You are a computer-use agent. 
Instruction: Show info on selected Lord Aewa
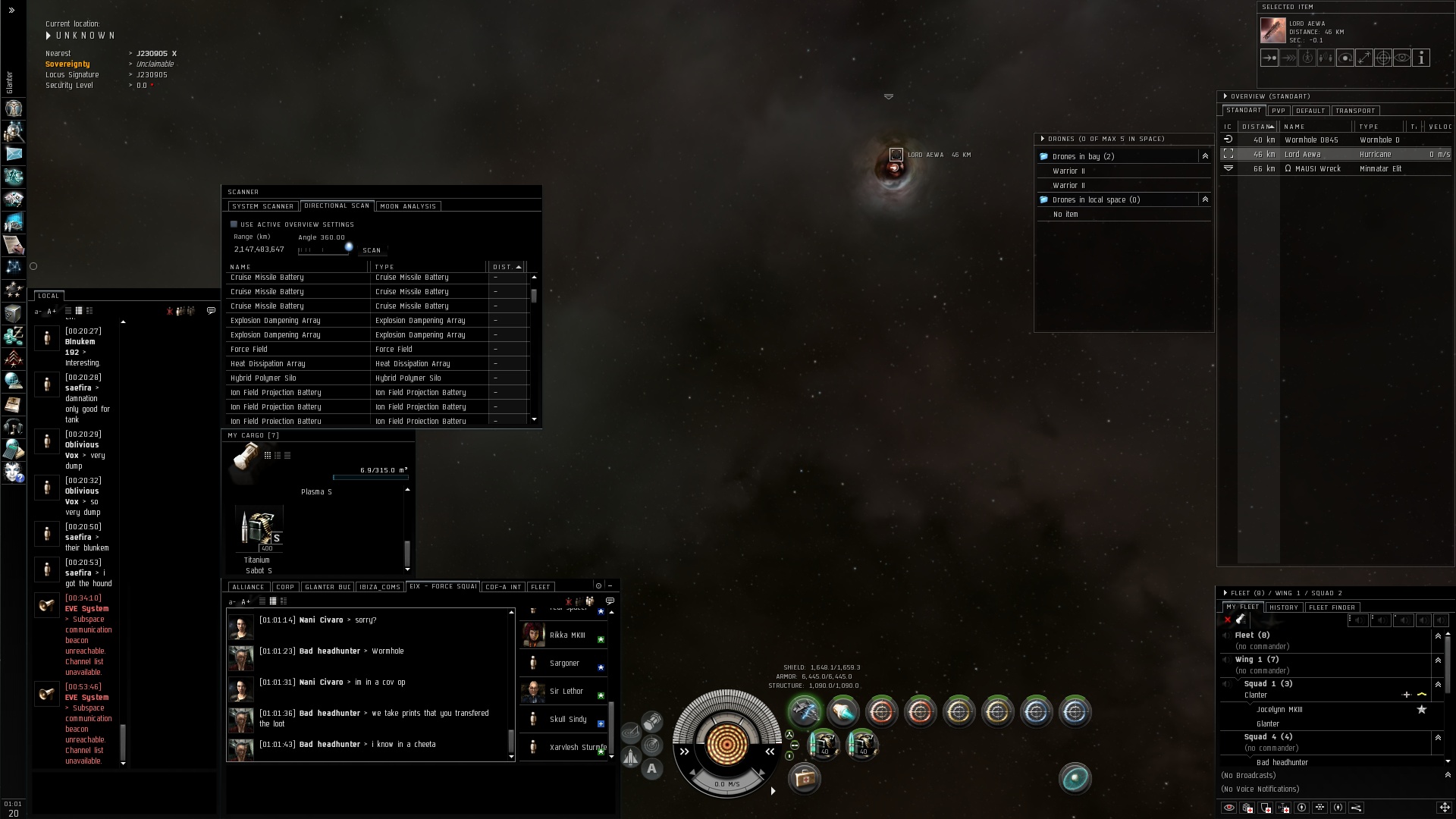tap(1421, 58)
